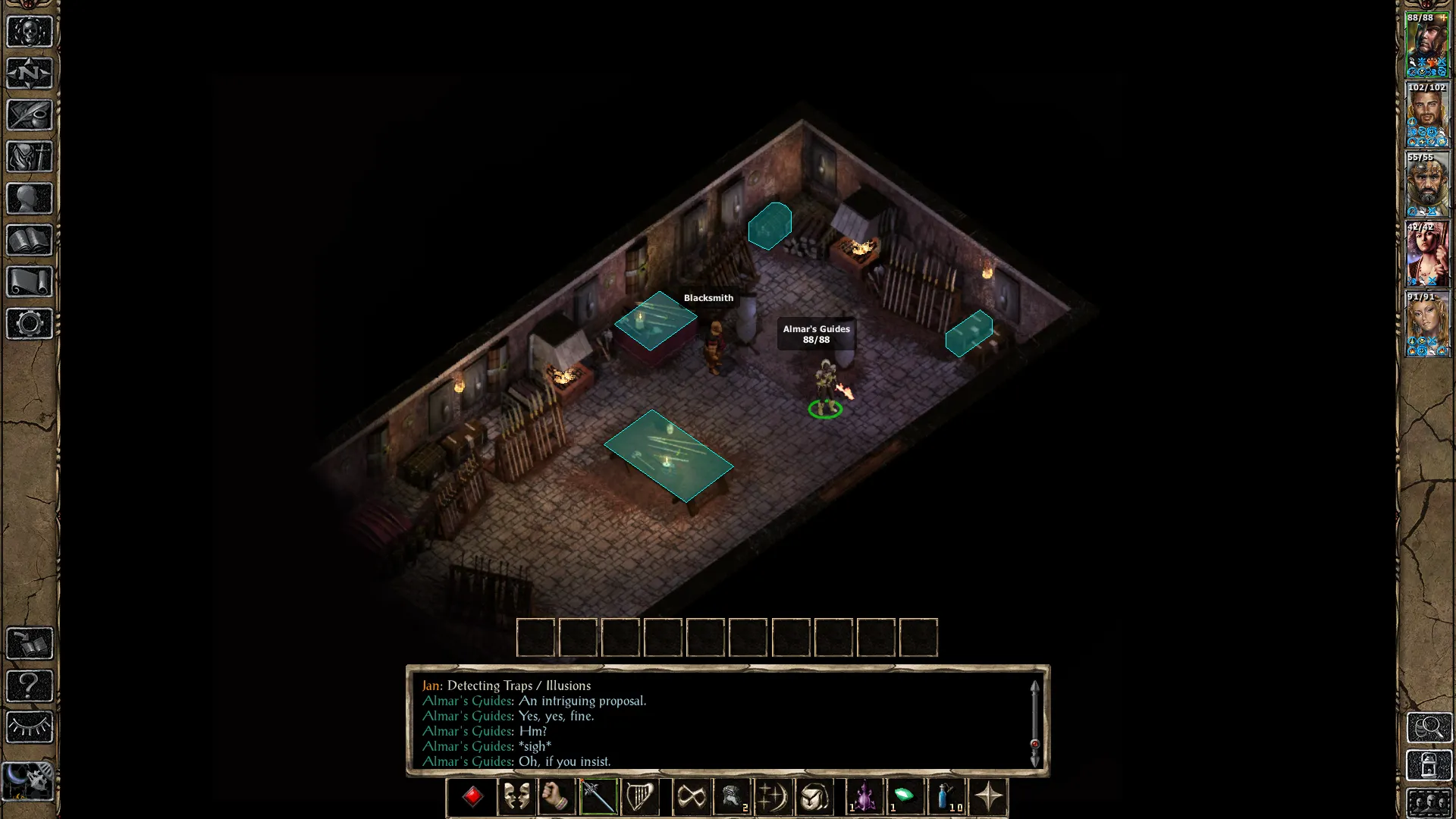The height and width of the screenshot is (819, 1456).
Task: Click the red gem button on action bar
Action: pyautogui.click(x=472, y=797)
